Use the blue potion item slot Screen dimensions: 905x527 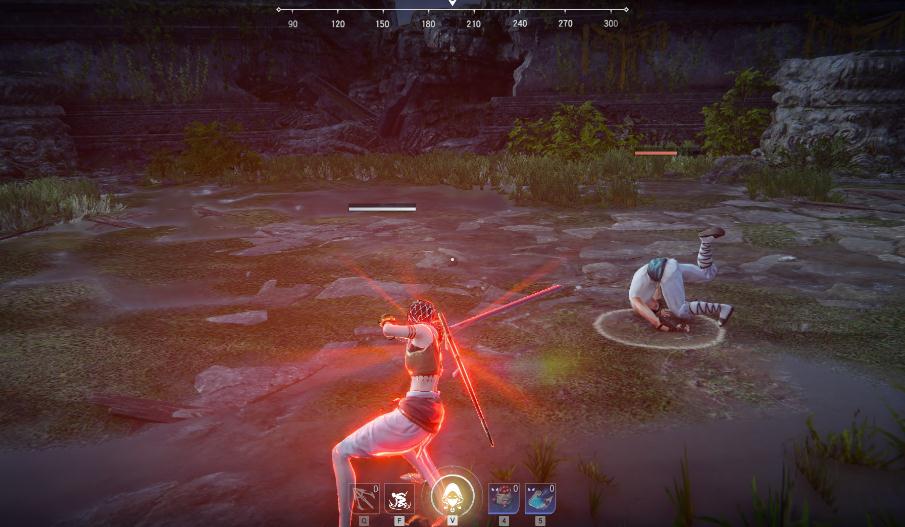pyautogui.click(x=540, y=498)
